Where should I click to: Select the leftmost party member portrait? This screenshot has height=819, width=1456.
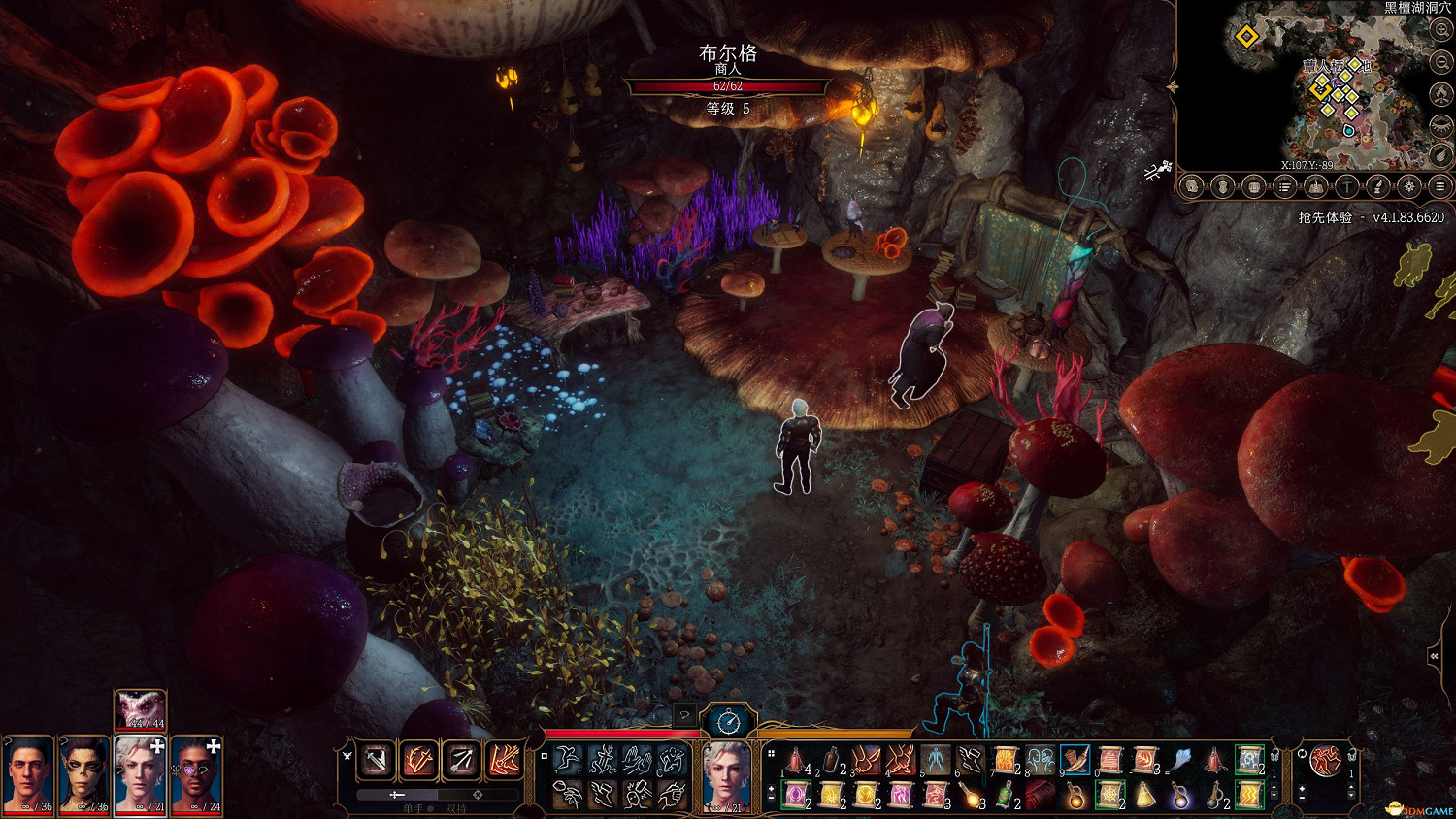[x=27, y=774]
